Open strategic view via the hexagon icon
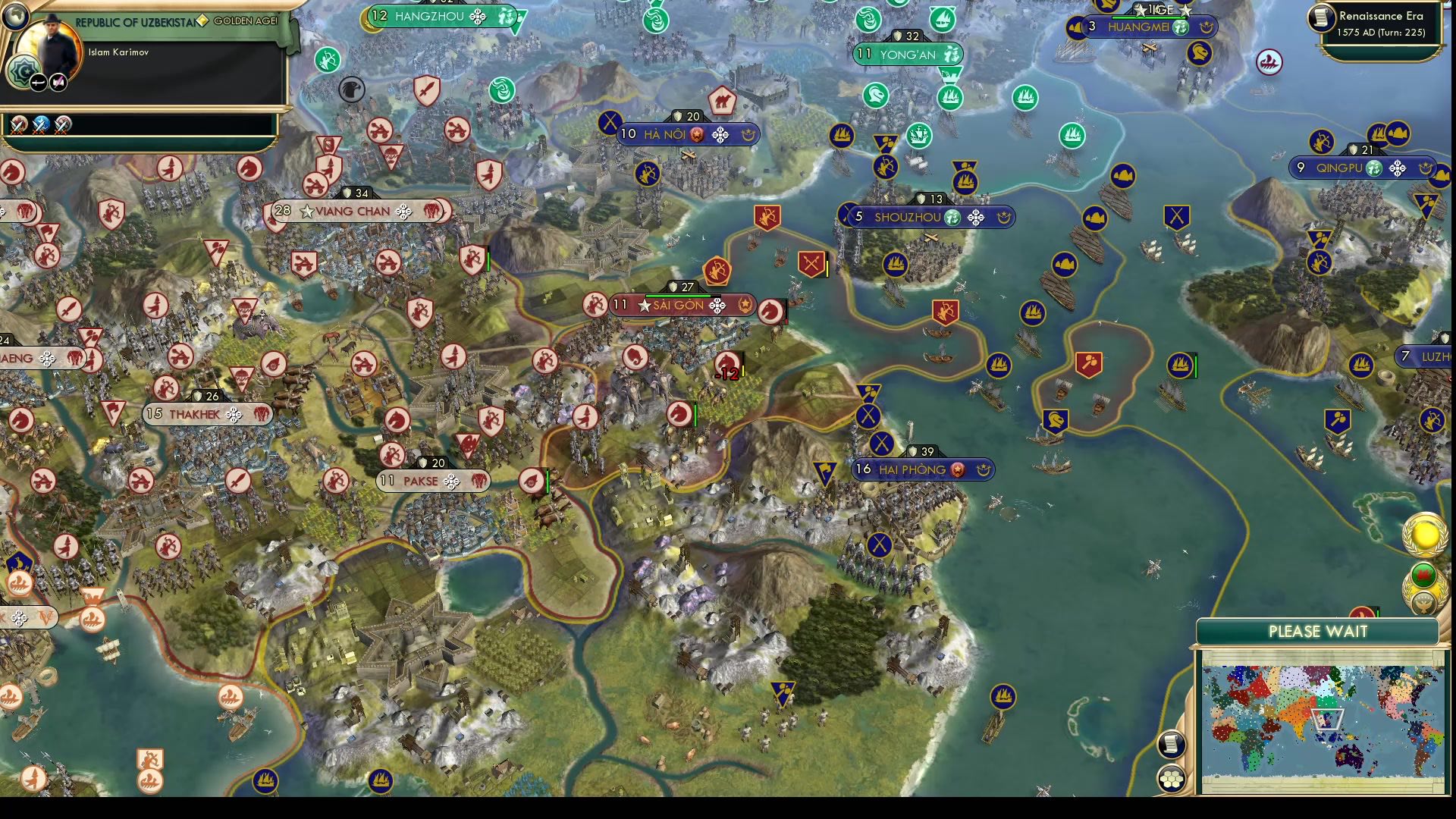Screen dimensions: 1456x819 pyautogui.click(x=1172, y=777)
